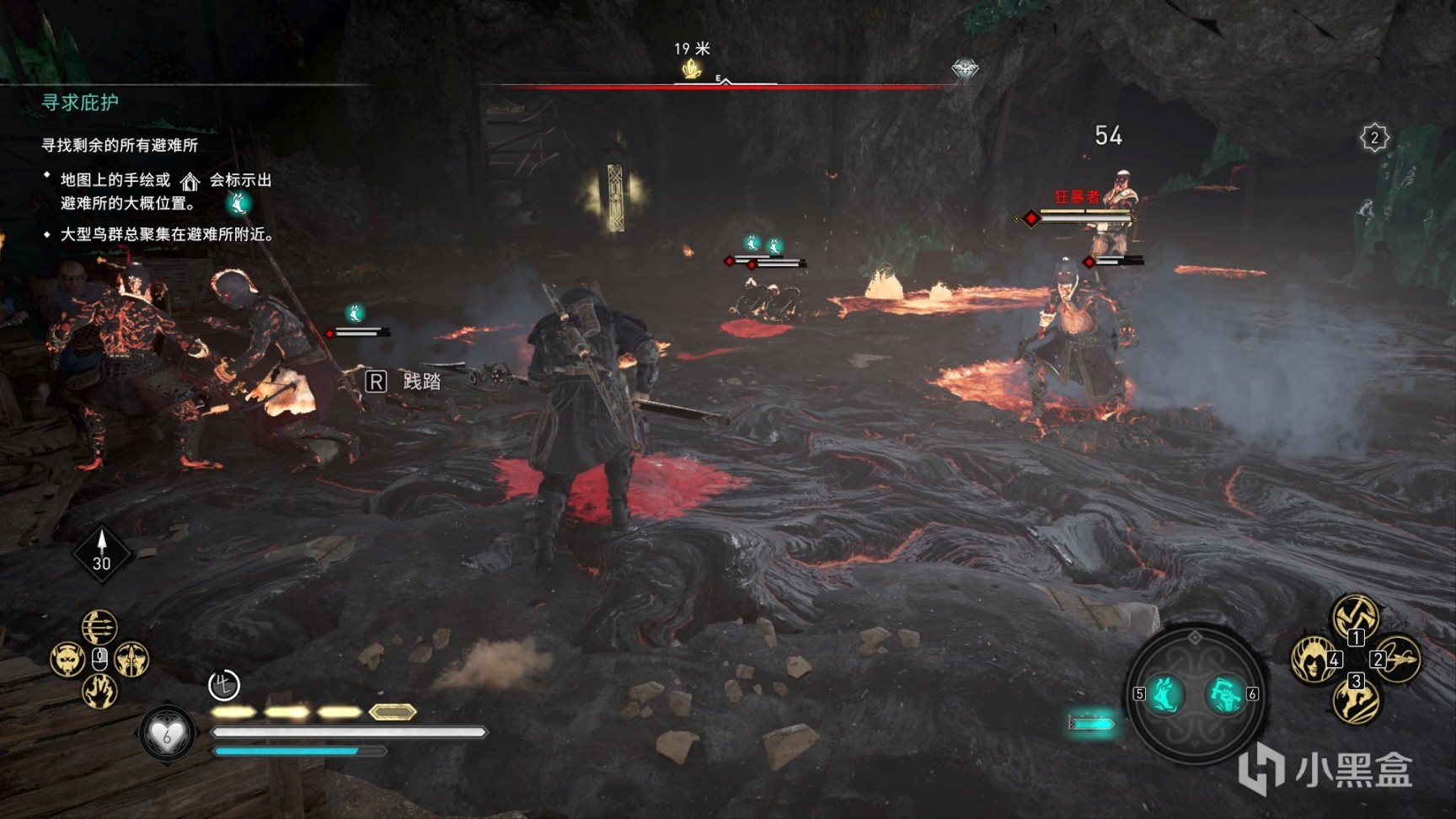1456x819 pixels.
Task: Click the hexagon badge showing number 2
Action: (x=1374, y=137)
